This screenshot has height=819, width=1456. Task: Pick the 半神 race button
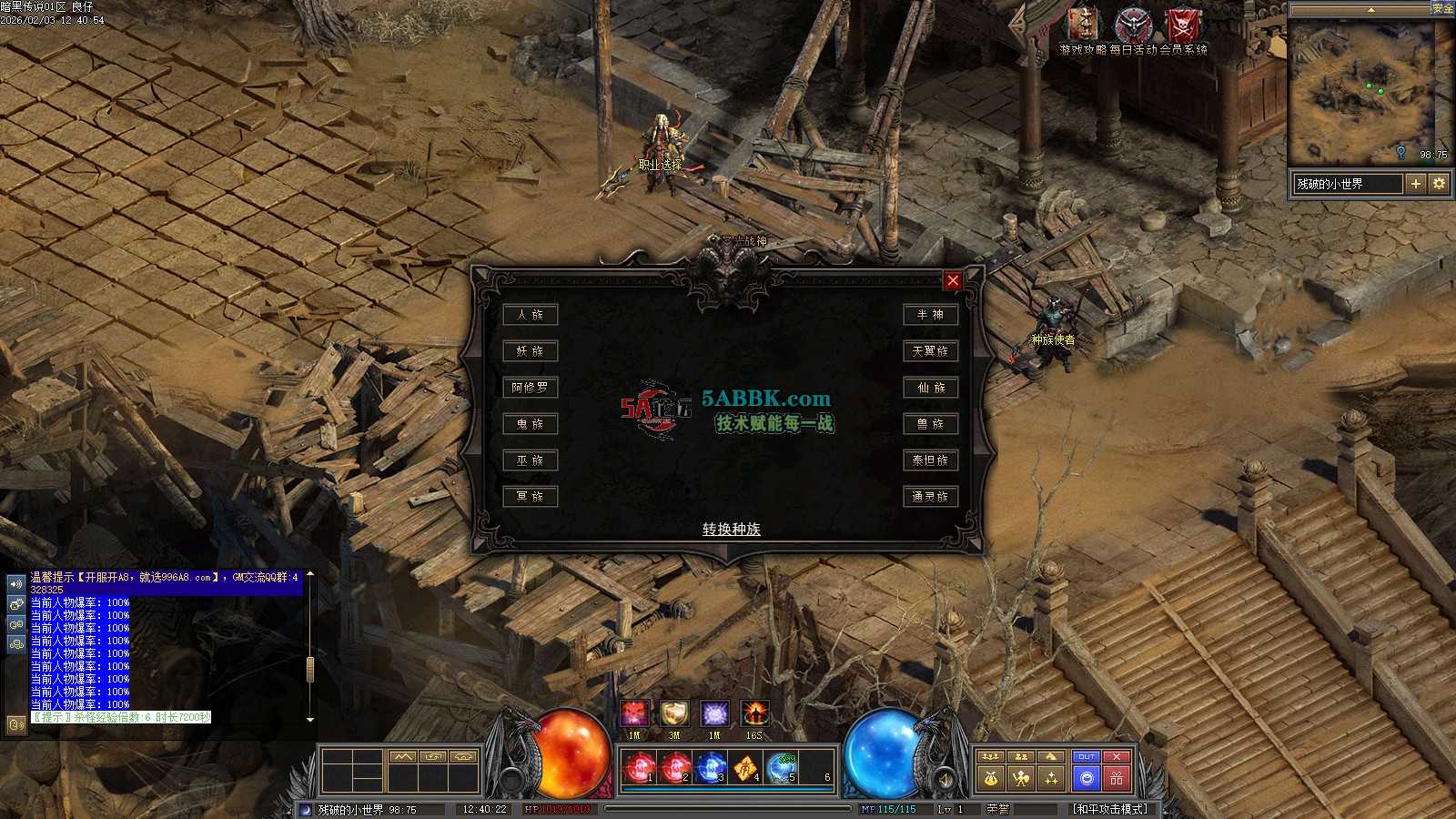tap(930, 315)
